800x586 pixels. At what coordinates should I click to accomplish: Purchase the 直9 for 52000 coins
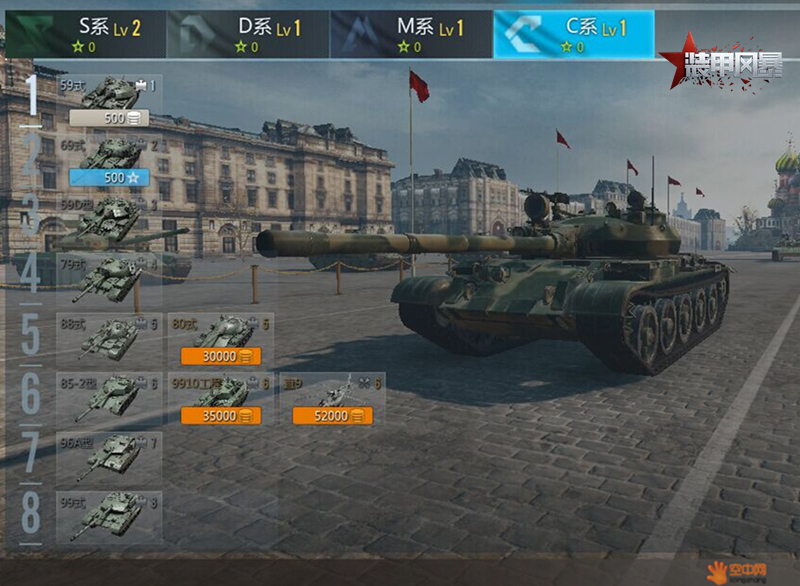pyautogui.click(x=332, y=416)
